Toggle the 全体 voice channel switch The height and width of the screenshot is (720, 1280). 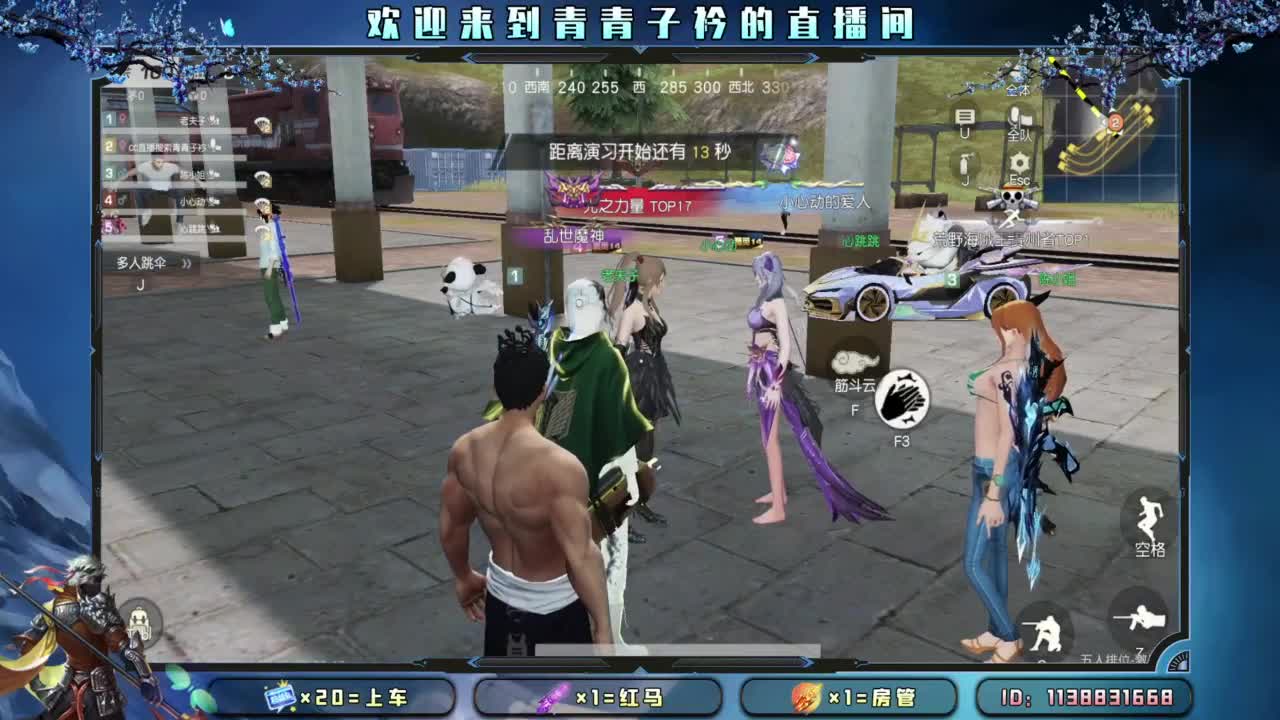[1017, 90]
